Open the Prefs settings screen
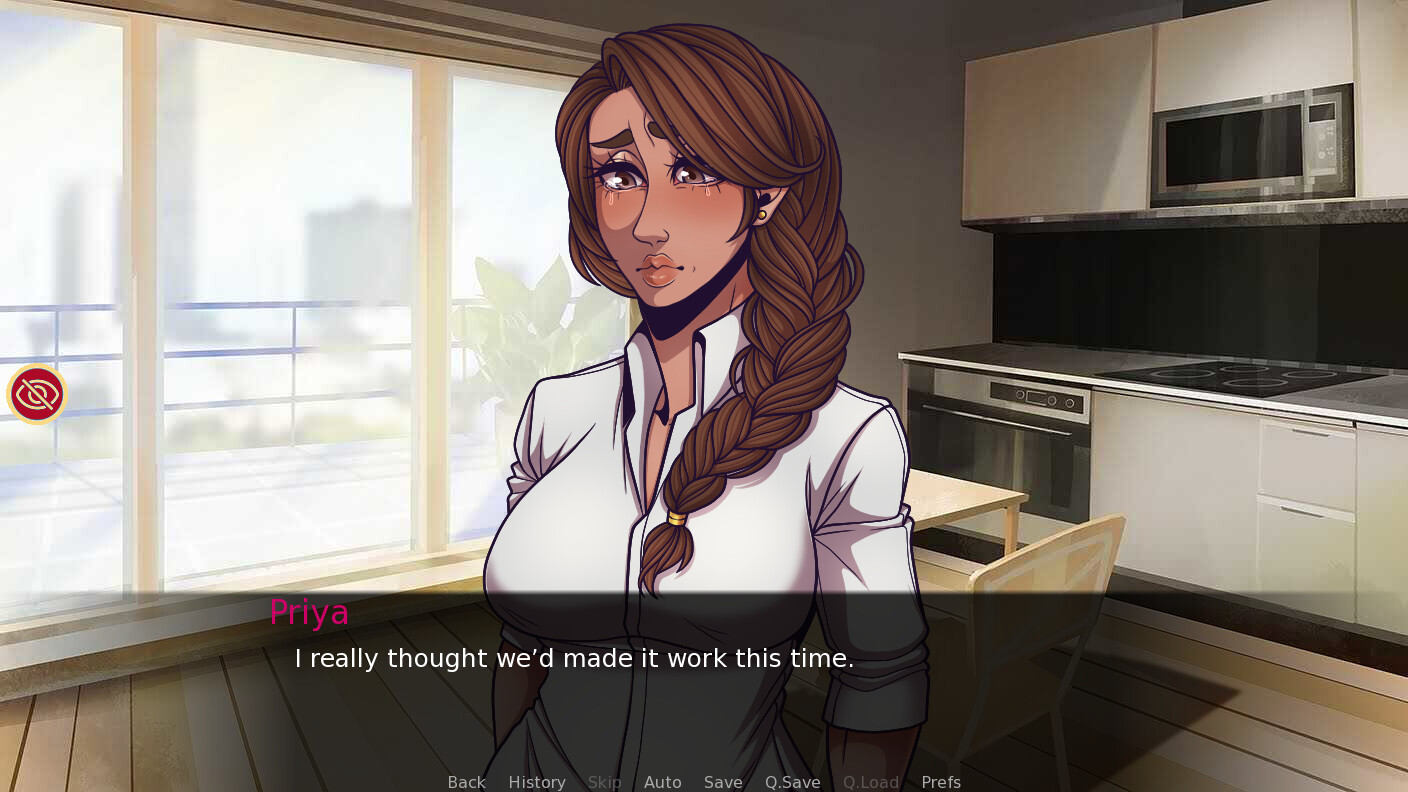Image resolution: width=1408 pixels, height=792 pixels. click(940, 782)
